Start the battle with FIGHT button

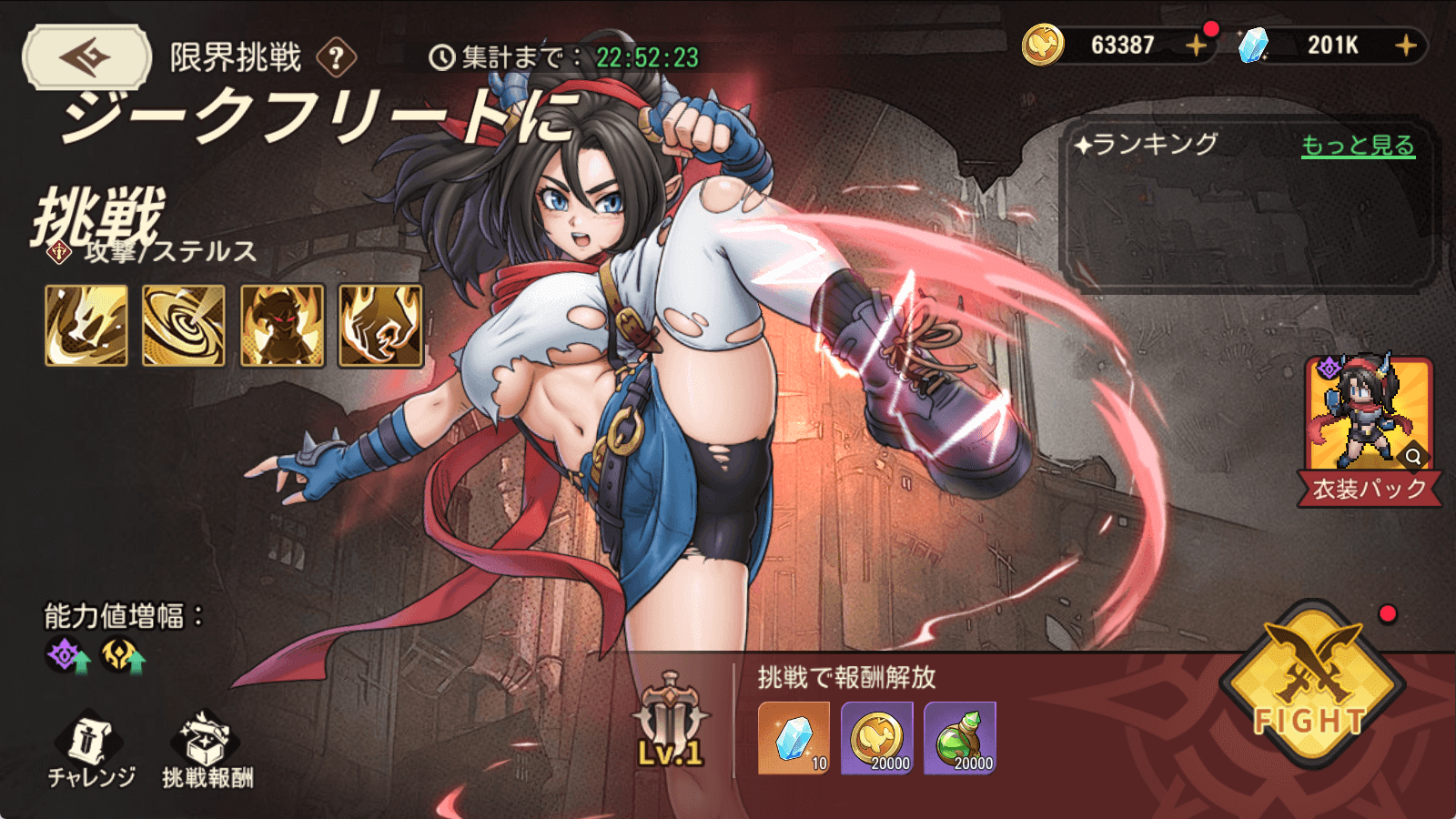pyautogui.click(x=1310, y=689)
